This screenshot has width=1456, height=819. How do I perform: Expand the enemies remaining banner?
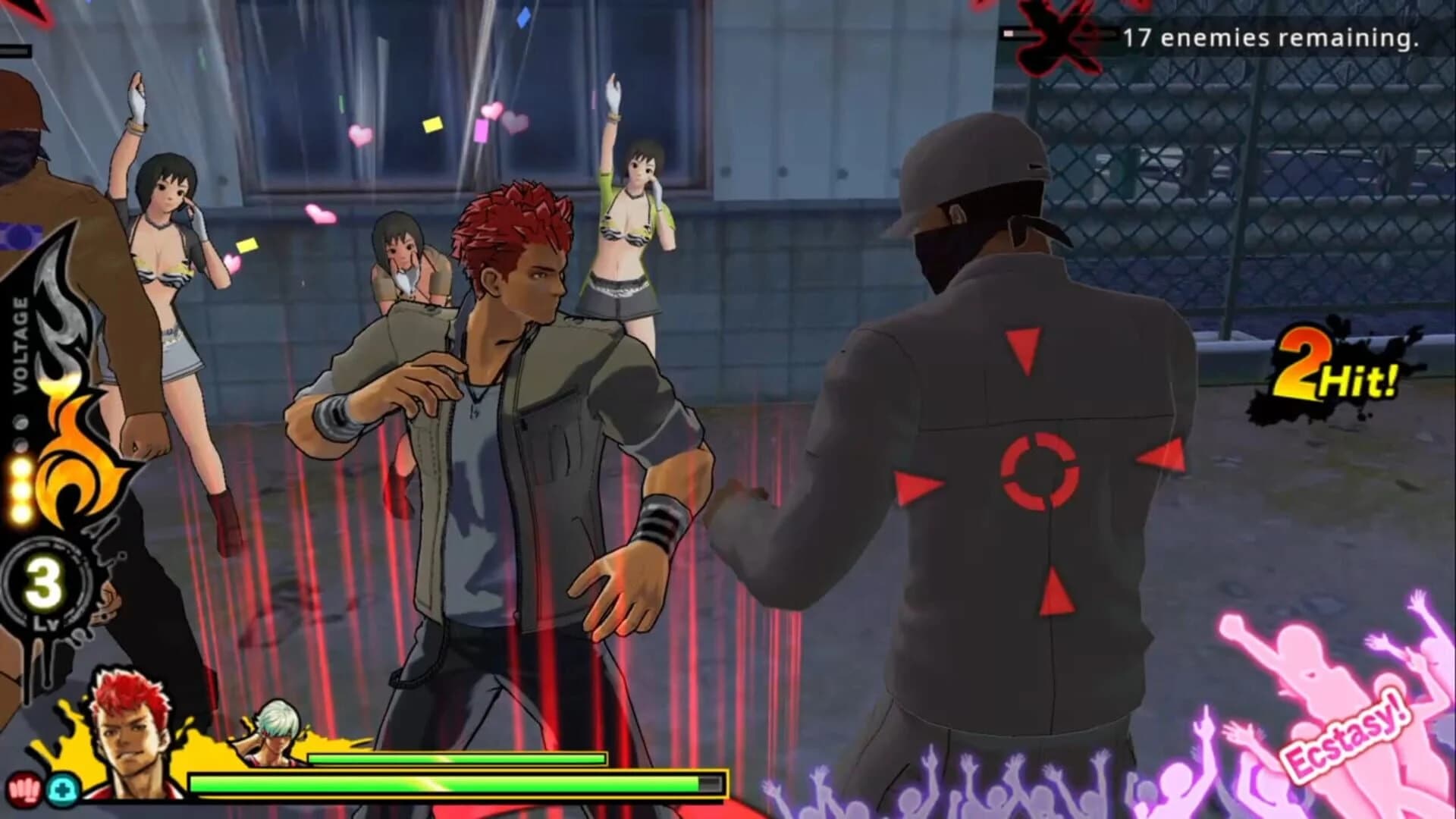1259,34
